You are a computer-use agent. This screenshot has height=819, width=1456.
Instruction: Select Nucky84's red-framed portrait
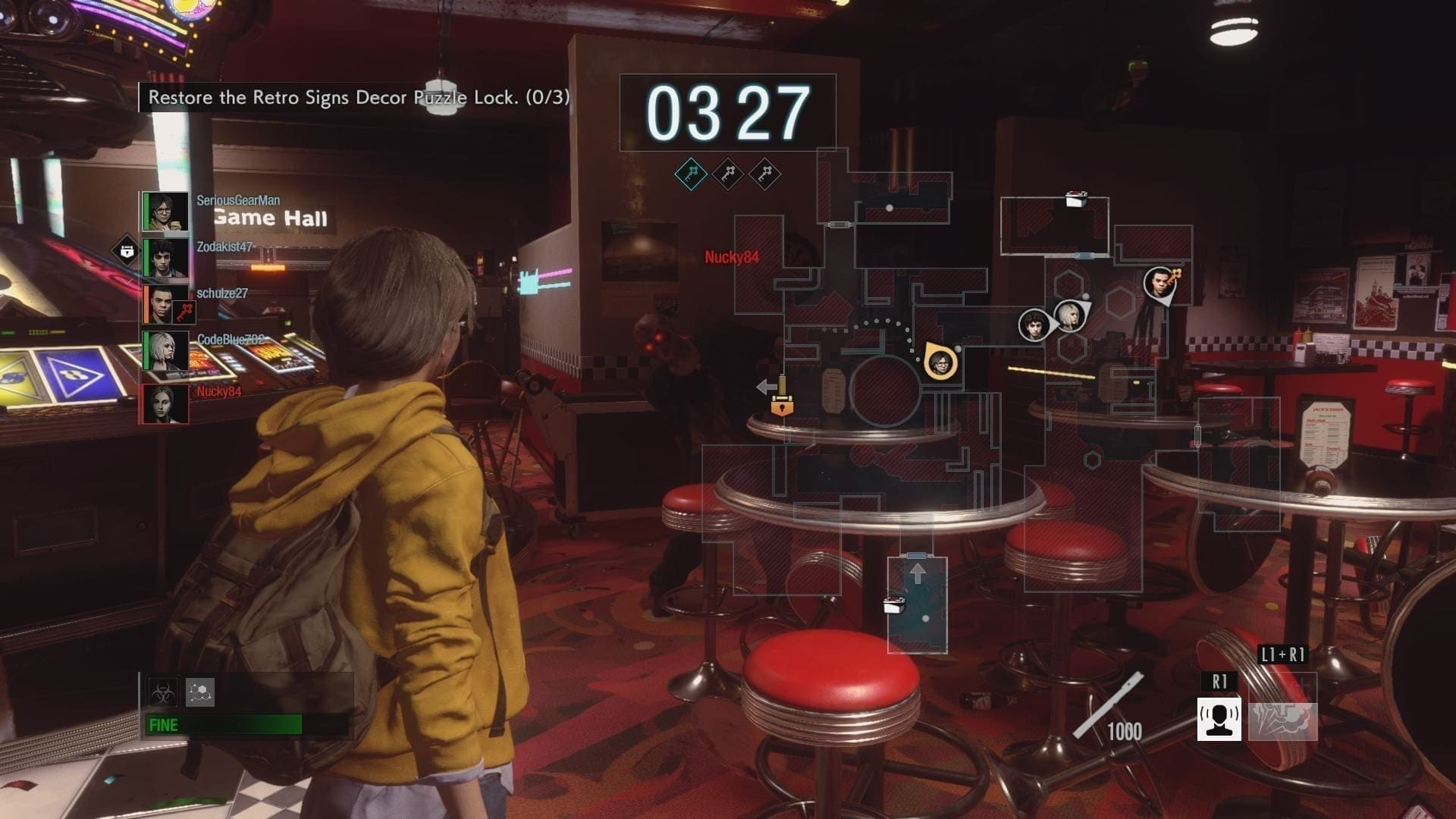pyautogui.click(x=165, y=403)
